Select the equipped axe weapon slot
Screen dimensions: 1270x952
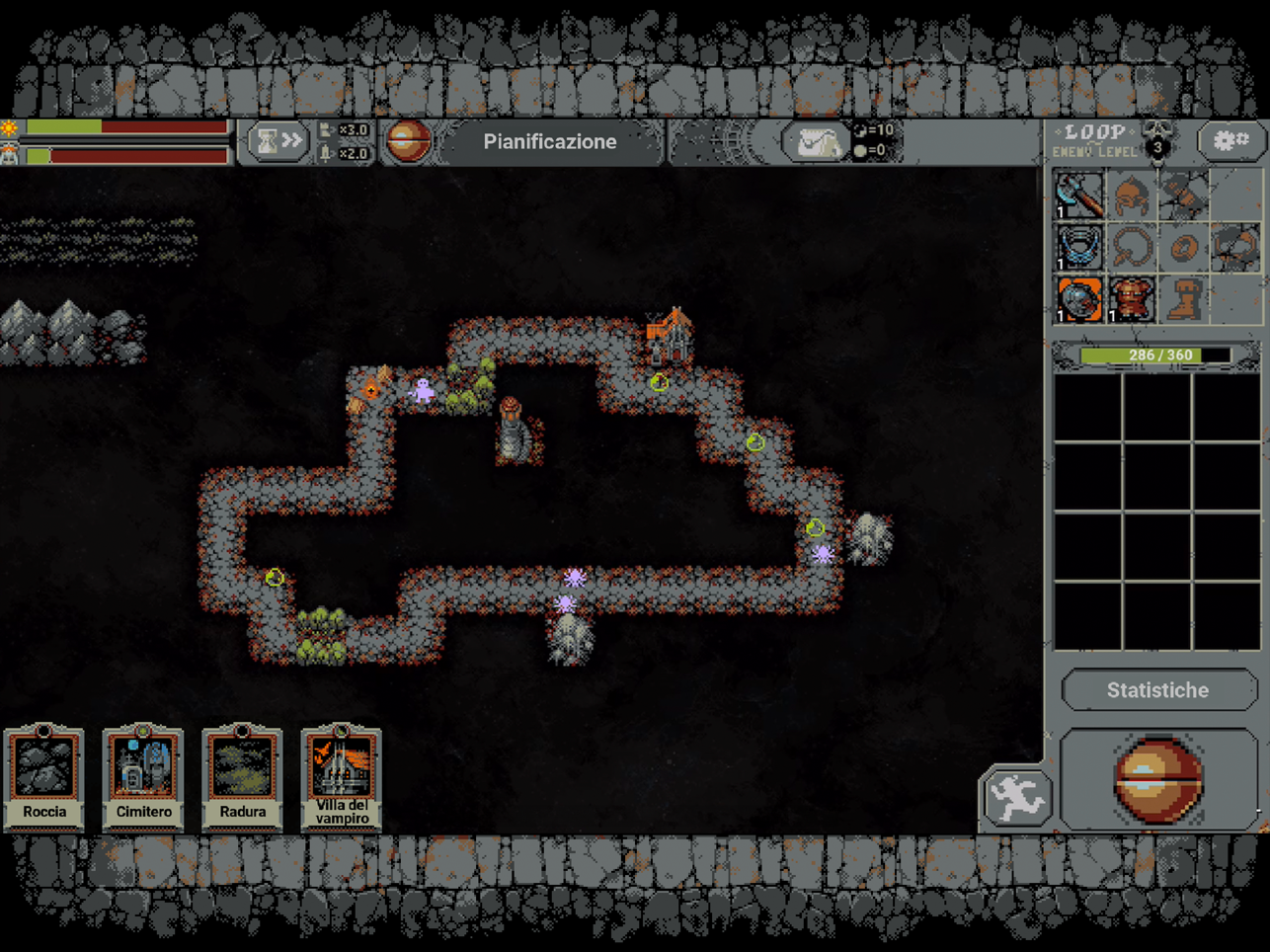[1078, 194]
